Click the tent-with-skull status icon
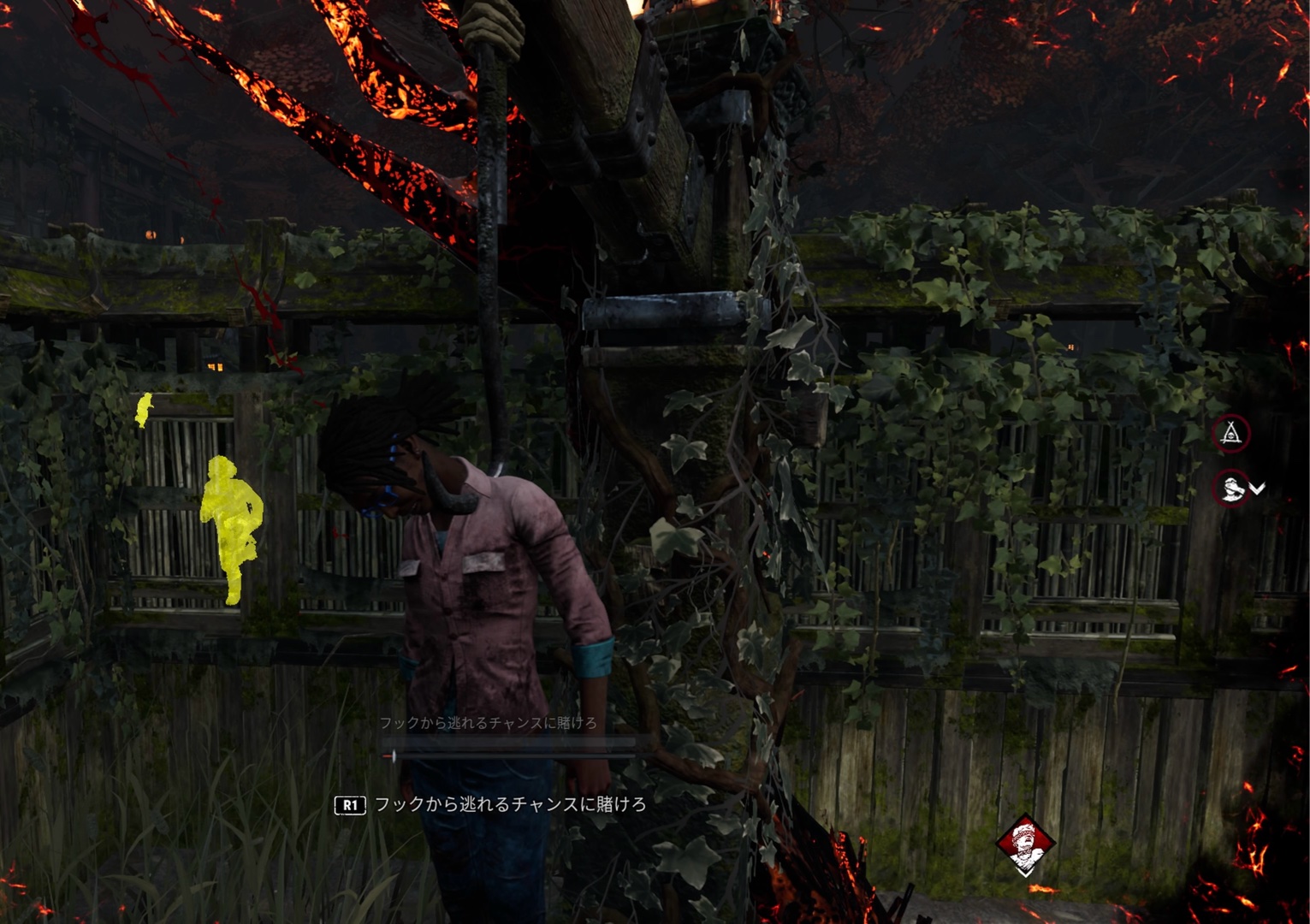The image size is (1310, 924). (1230, 434)
